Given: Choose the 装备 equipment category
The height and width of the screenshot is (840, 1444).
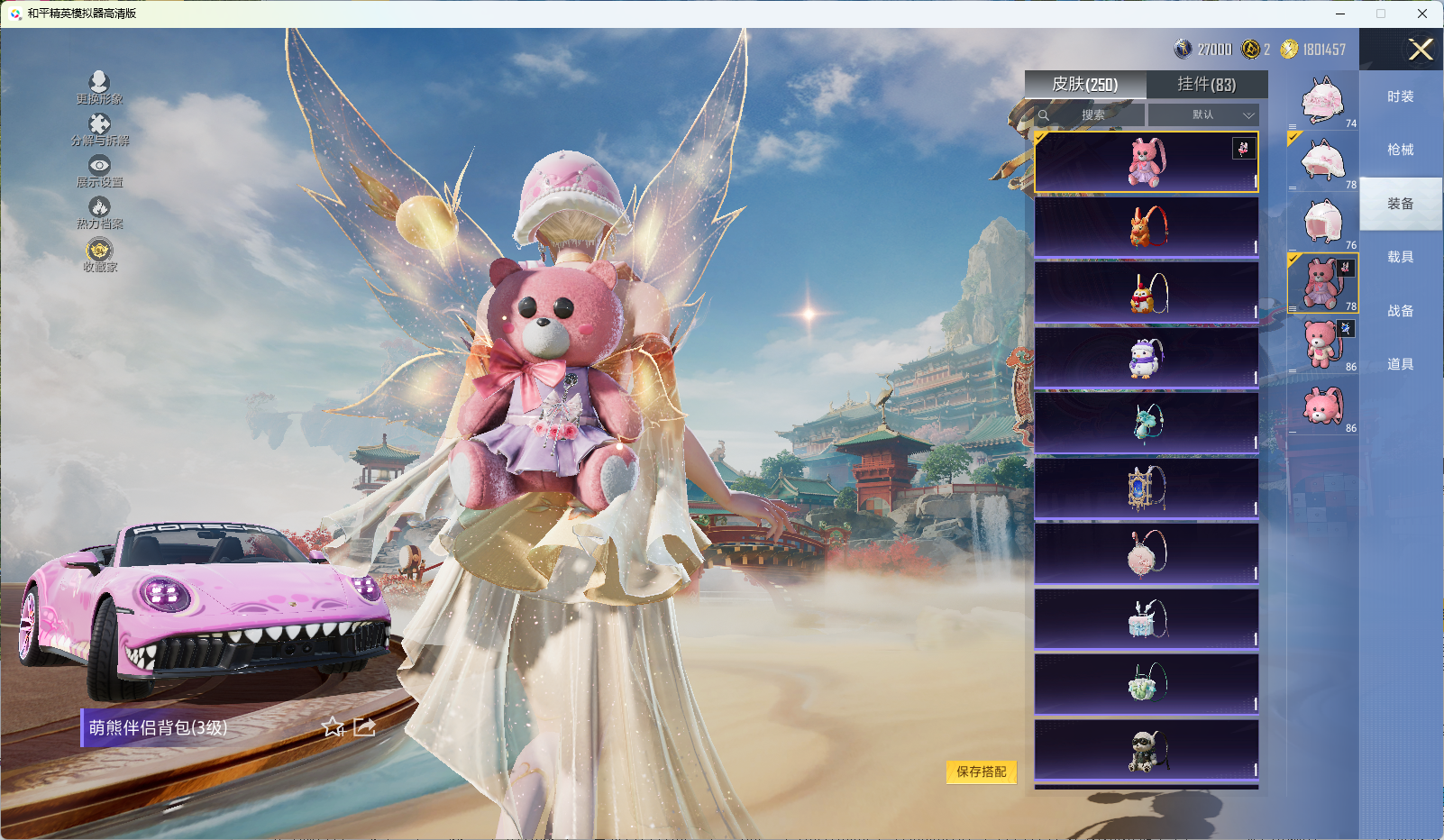Looking at the screenshot, I should [1400, 204].
